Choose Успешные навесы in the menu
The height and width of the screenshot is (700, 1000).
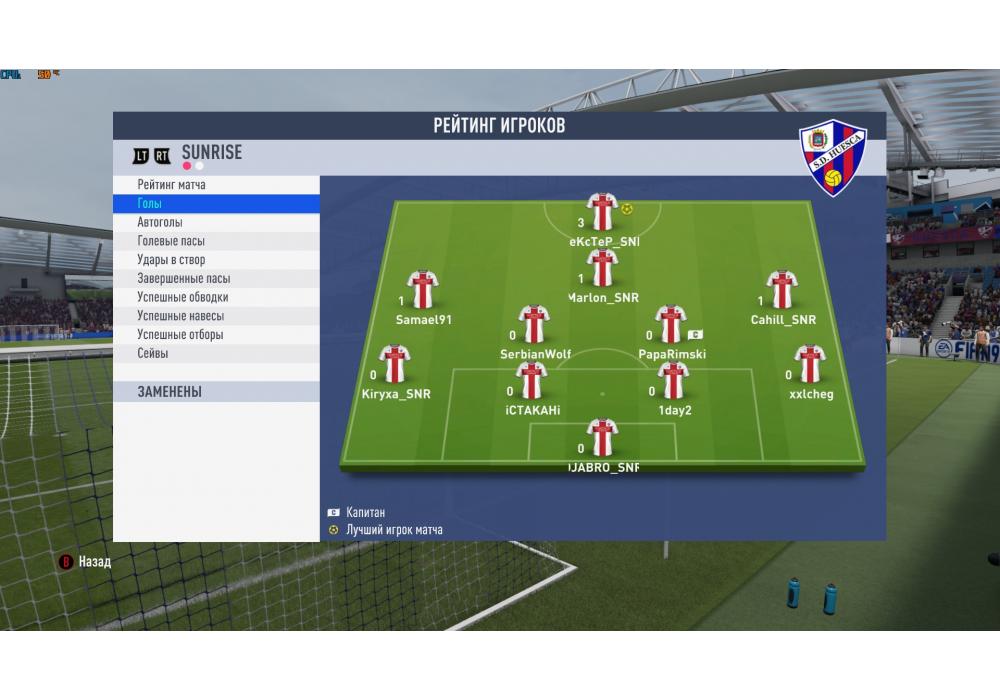pos(180,316)
